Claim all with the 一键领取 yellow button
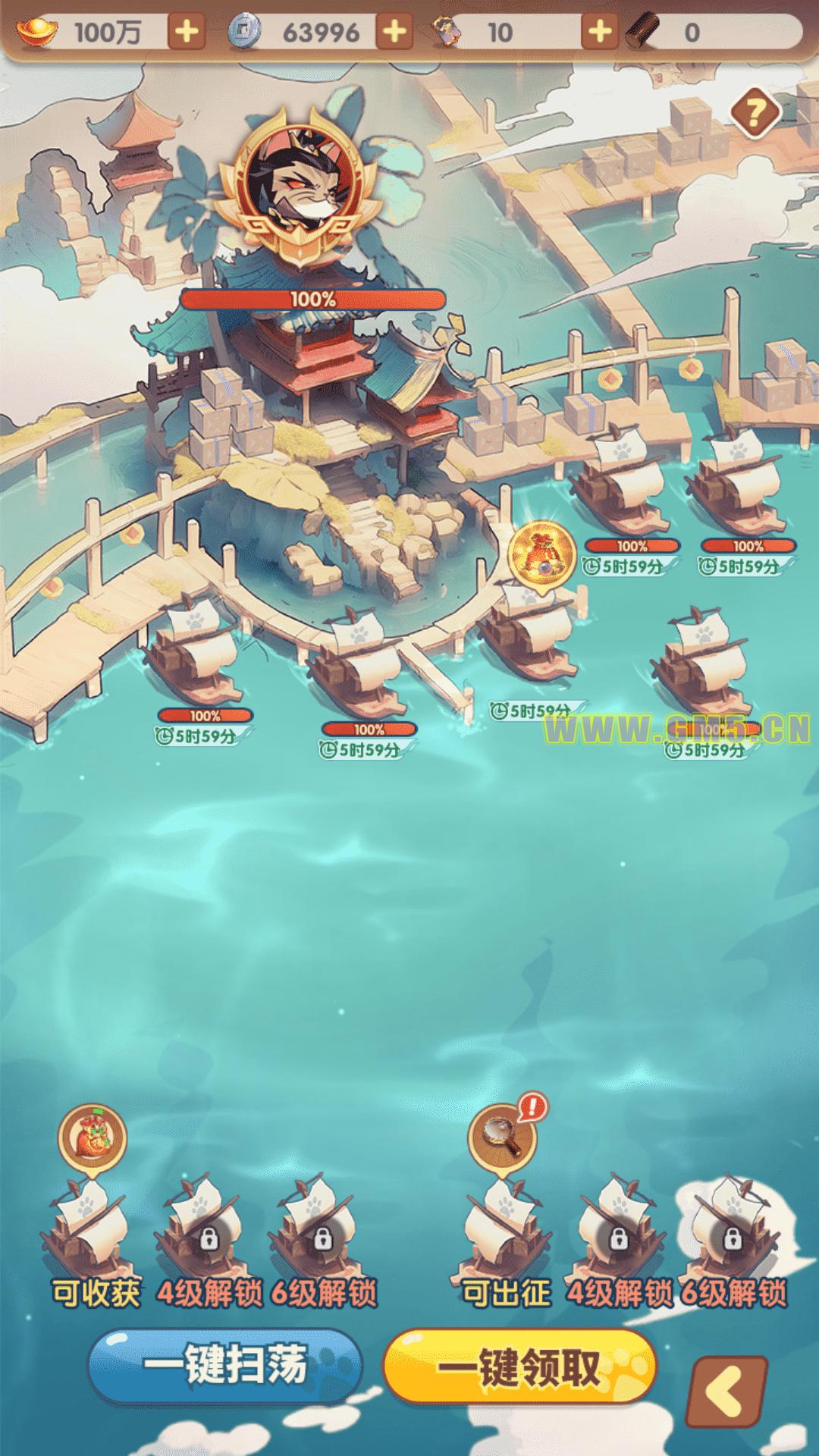 click(520, 1365)
